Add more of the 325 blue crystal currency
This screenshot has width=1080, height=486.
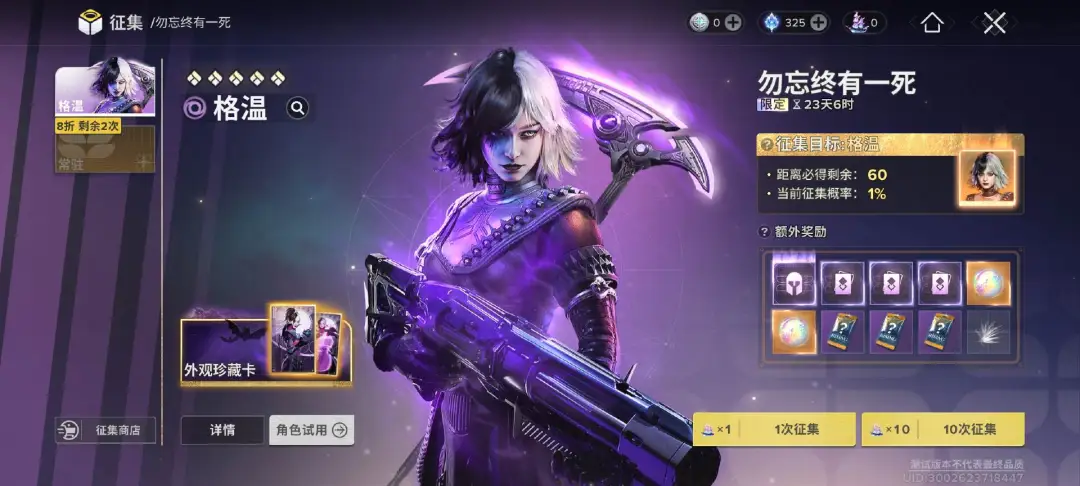(x=819, y=22)
